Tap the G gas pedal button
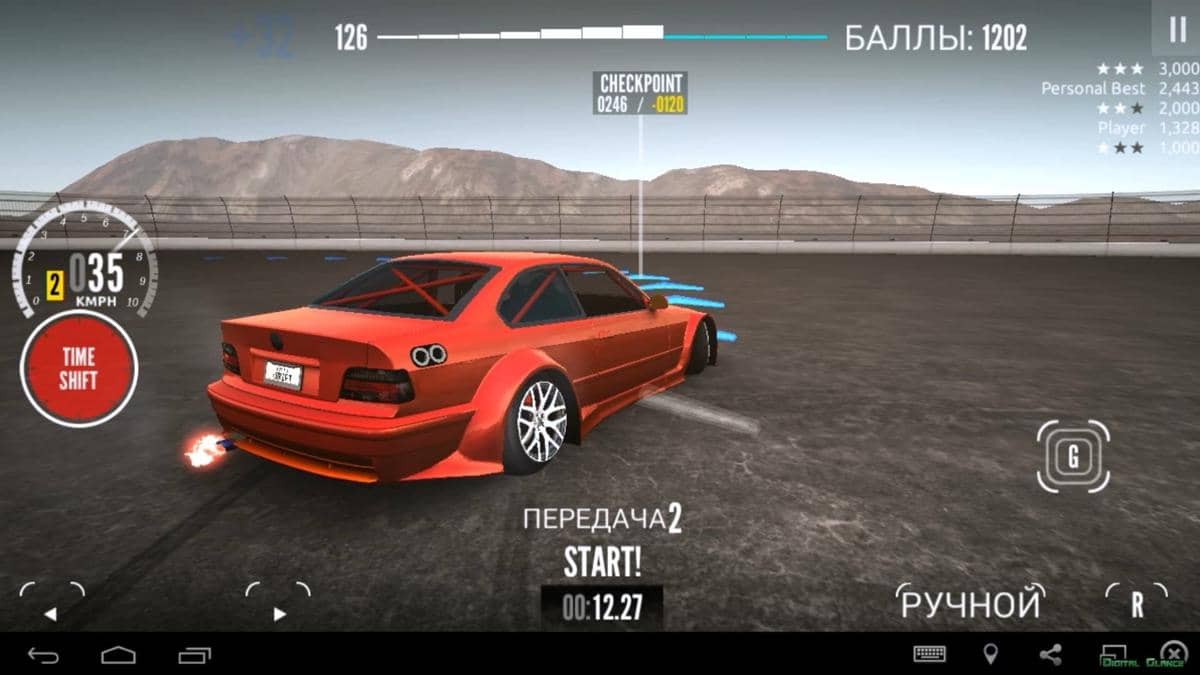Screen dimensions: 1200x675 (1073, 457)
